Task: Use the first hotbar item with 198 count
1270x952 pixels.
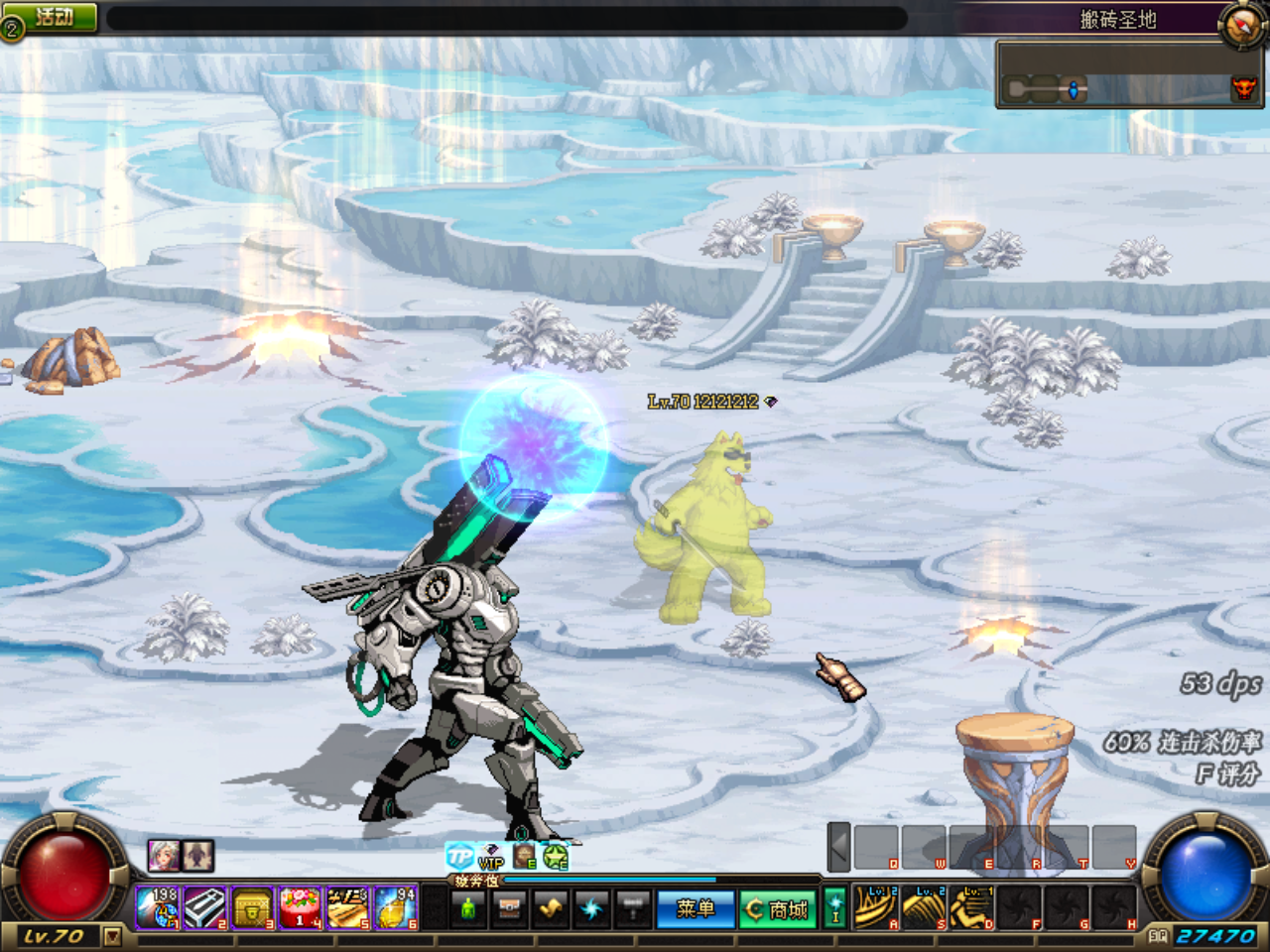Action: click(x=158, y=908)
